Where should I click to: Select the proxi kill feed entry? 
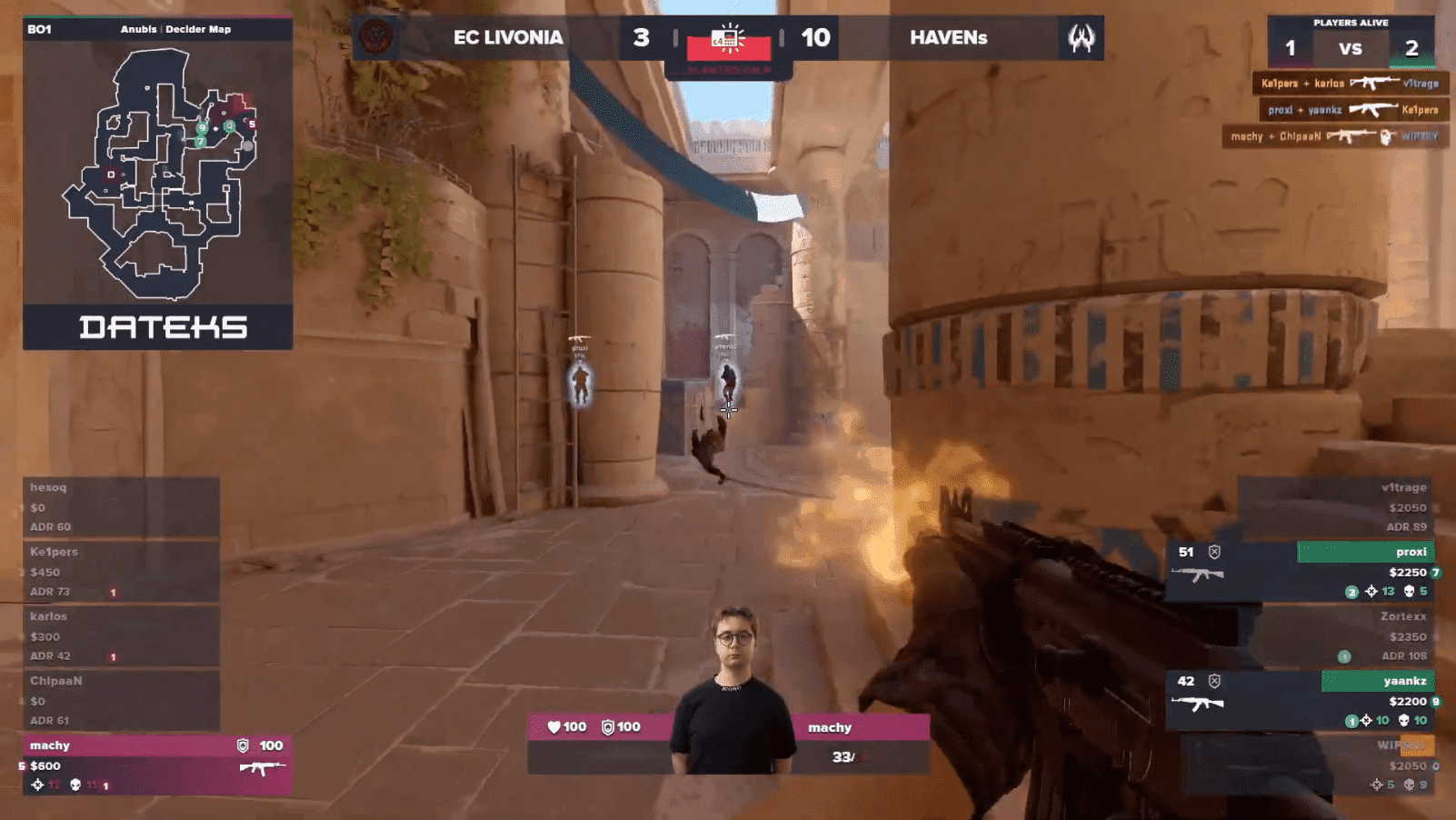[1353, 110]
